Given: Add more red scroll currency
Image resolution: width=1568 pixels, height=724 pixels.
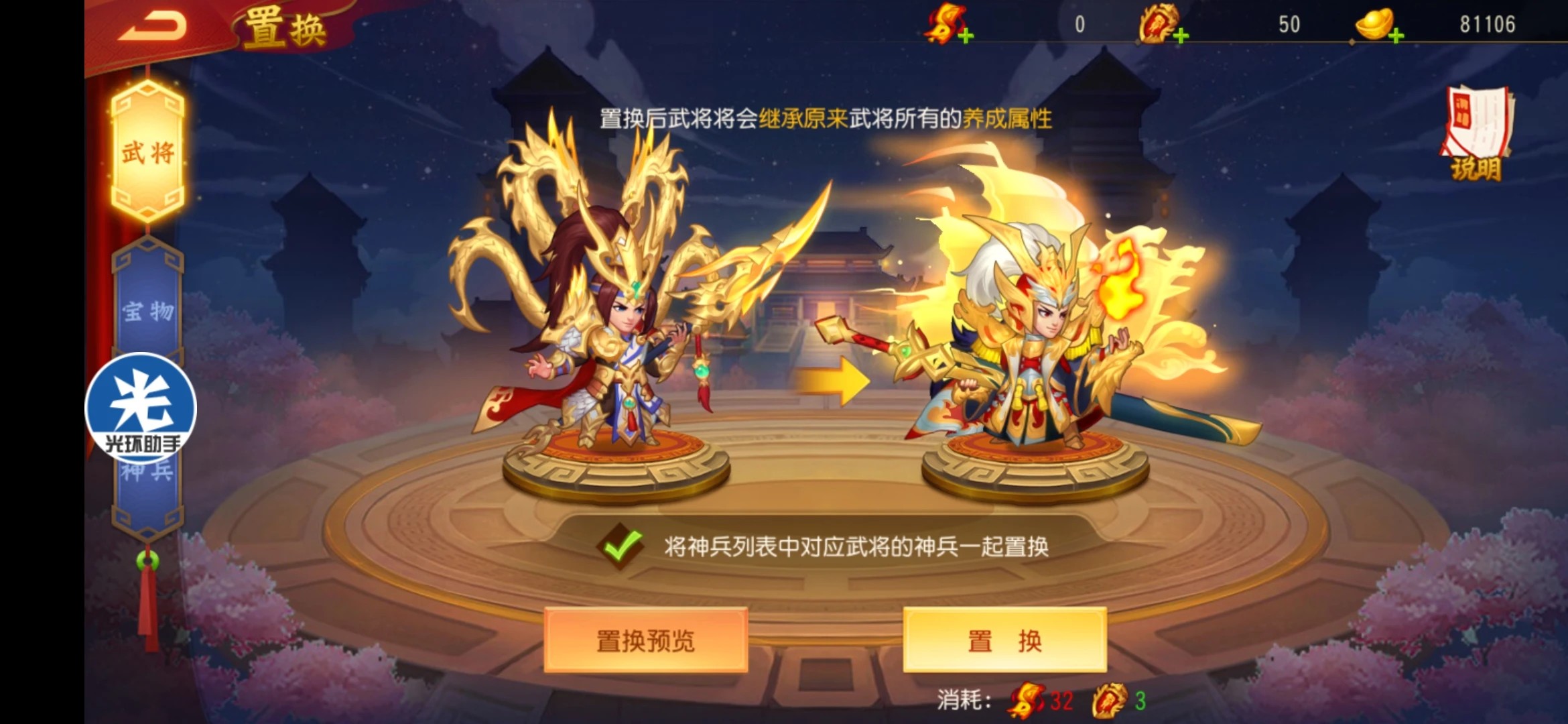Looking at the screenshot, I should click(x=966, y=36).
